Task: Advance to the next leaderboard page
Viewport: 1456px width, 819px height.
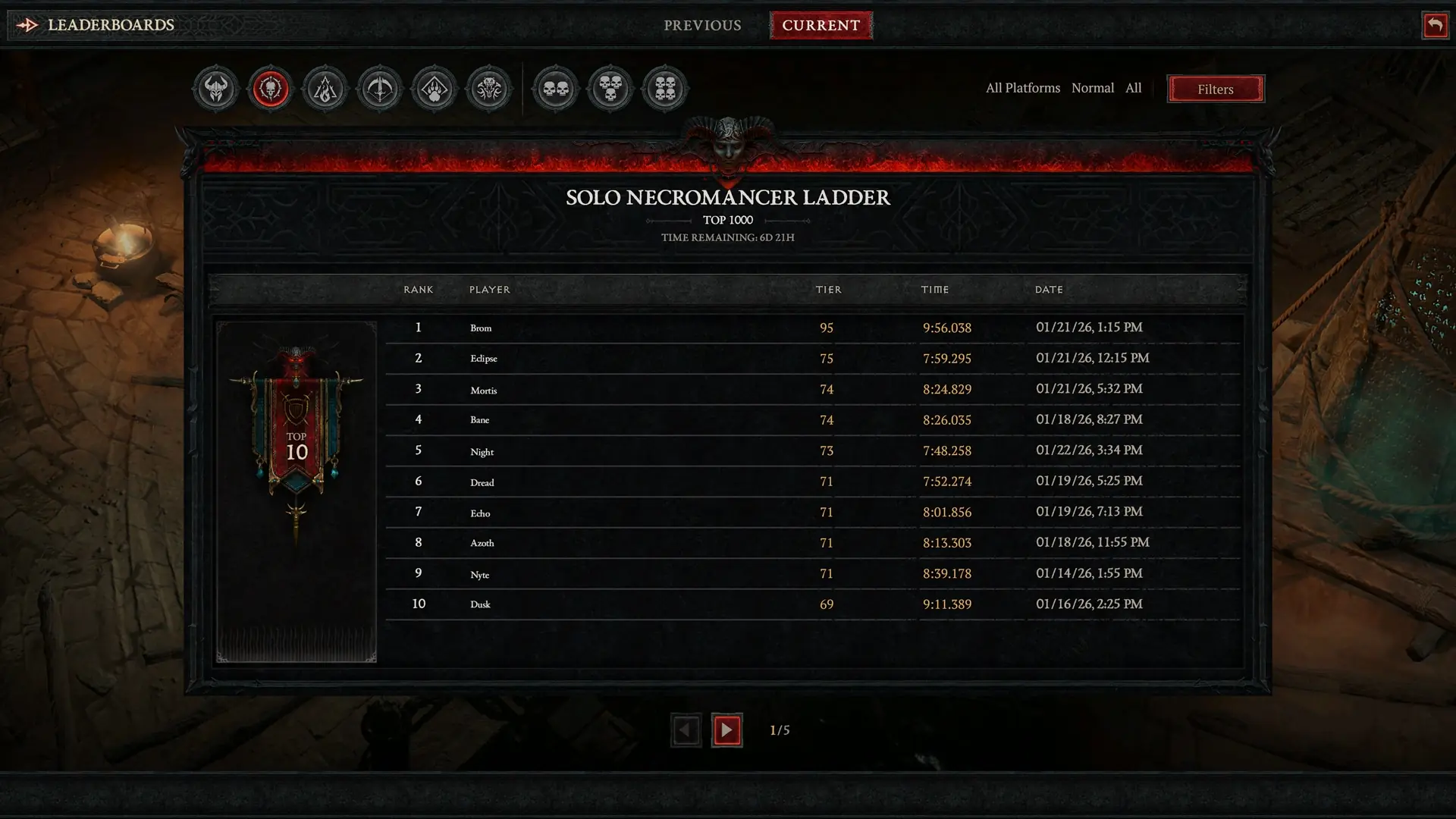Action: (x=726, y=730)
